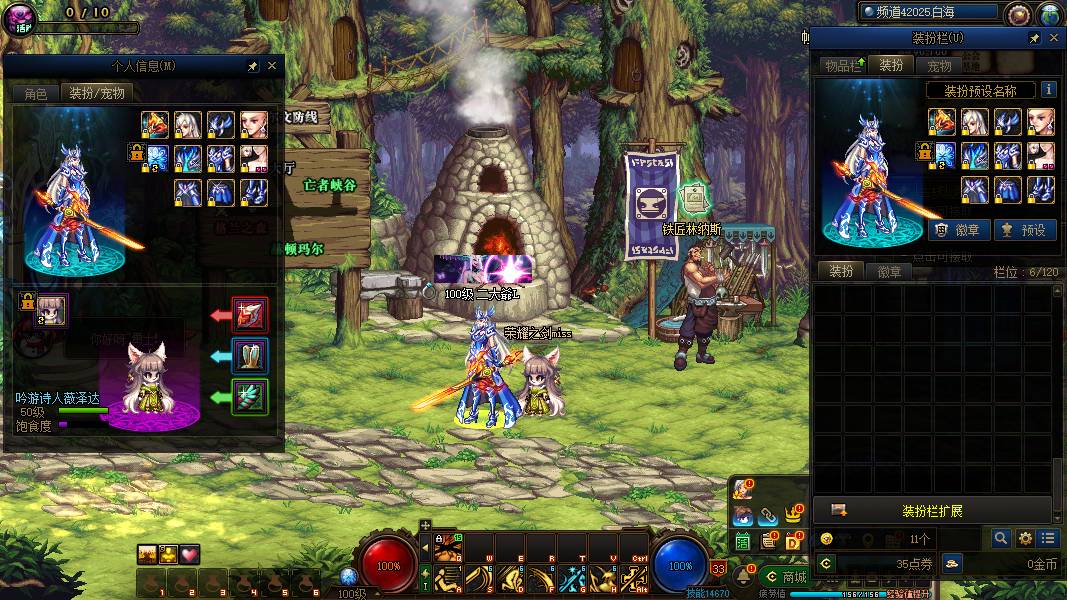Pin the 装扮栏 window with pushpin
1067x600 pixels.
[1034, 38]
